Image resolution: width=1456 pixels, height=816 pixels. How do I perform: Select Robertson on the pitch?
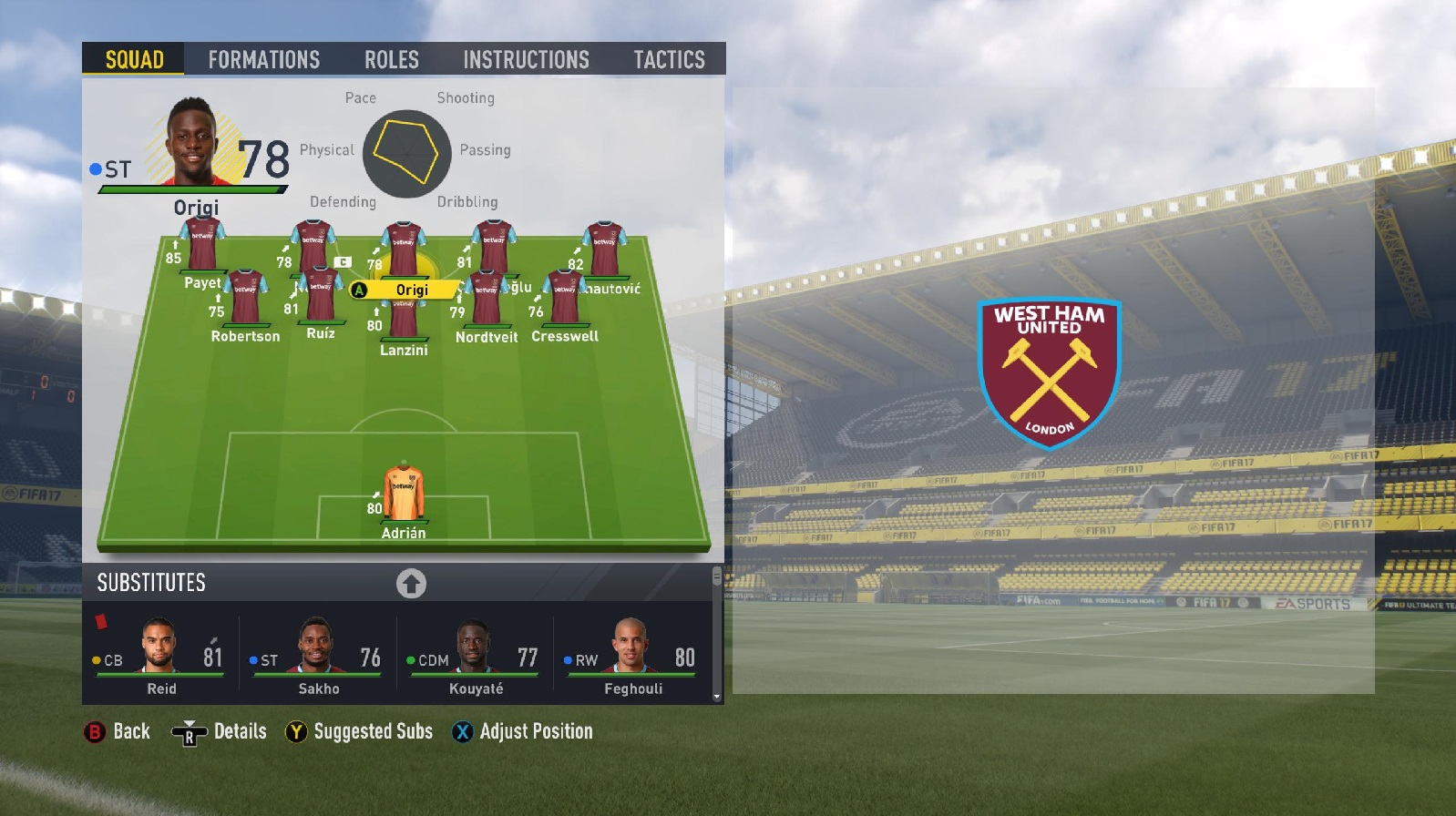tap(245, 301)
